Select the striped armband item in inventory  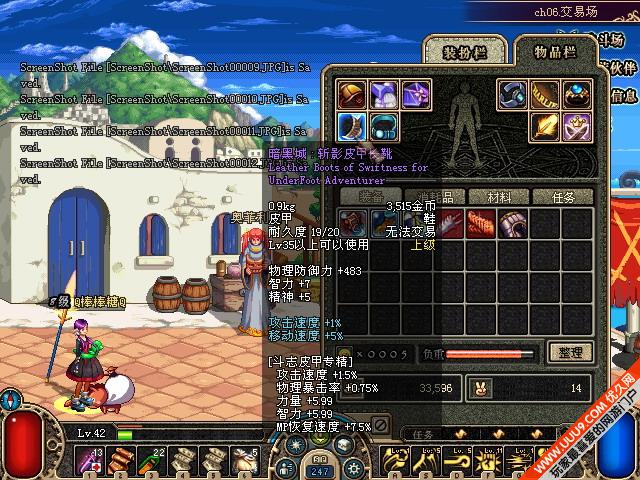tap(513, 223)
